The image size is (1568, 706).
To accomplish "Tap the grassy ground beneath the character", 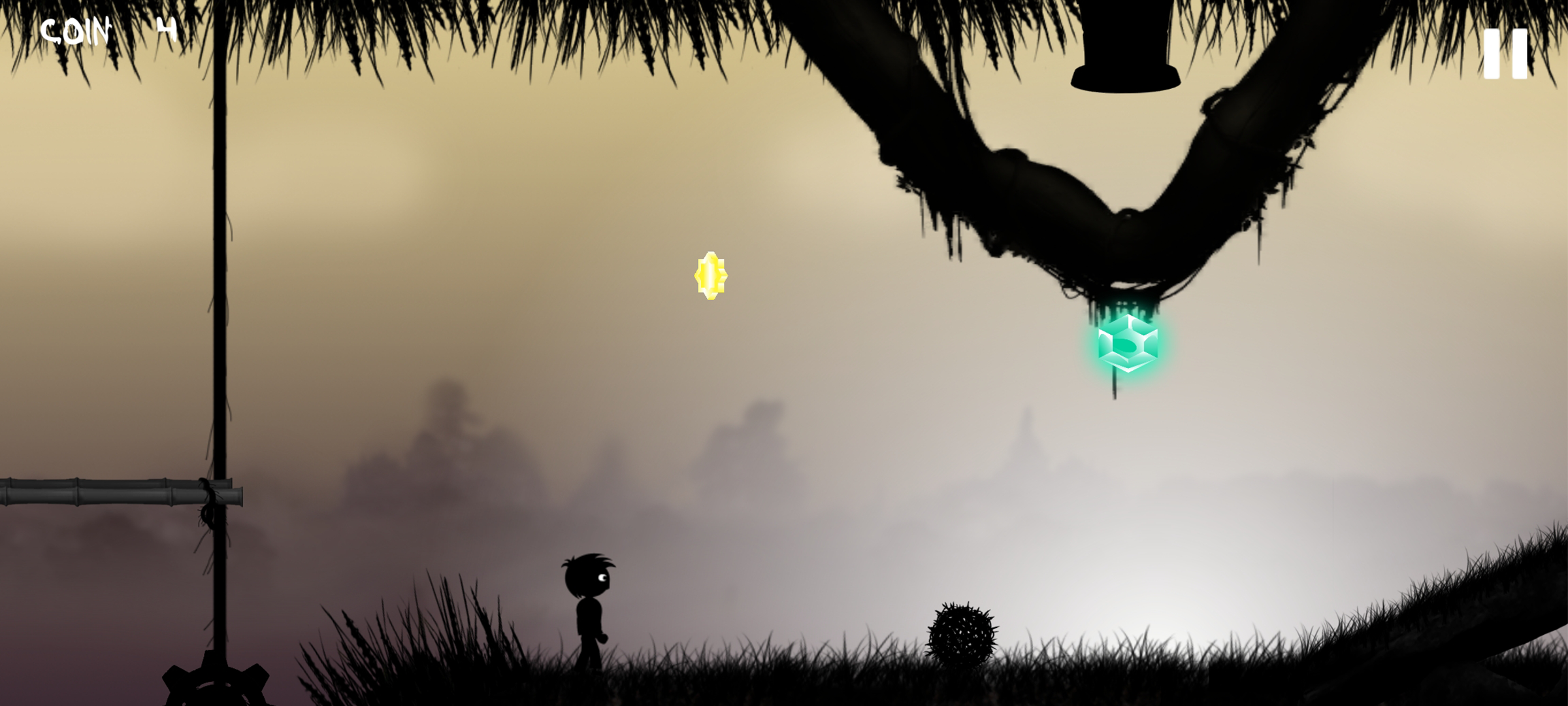I will pos(588,686).
